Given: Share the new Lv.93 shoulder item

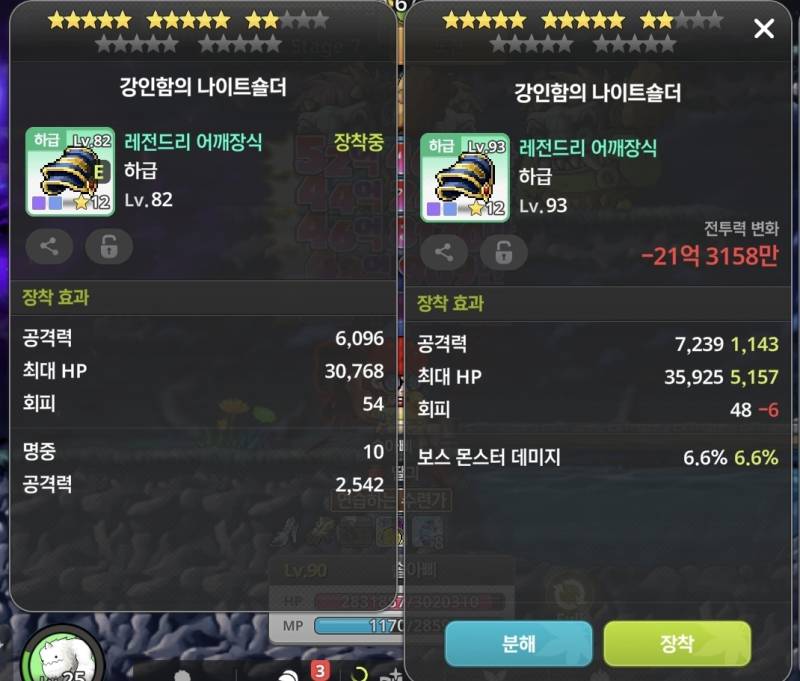Looking at the screenshot, I should [x=444, y=252].
